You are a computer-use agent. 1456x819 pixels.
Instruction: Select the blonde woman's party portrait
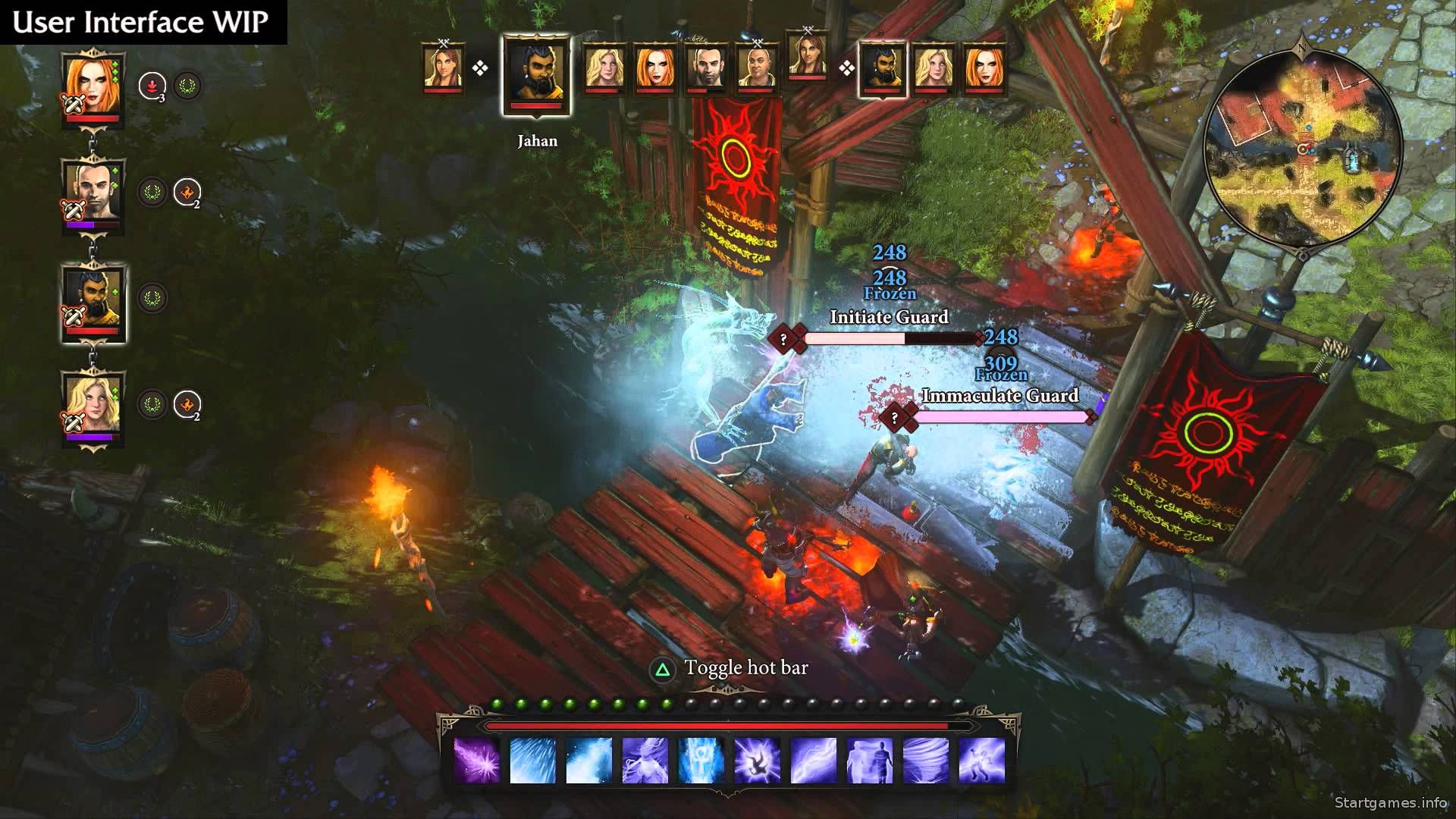pyautogui.click(x=93, y=406)
